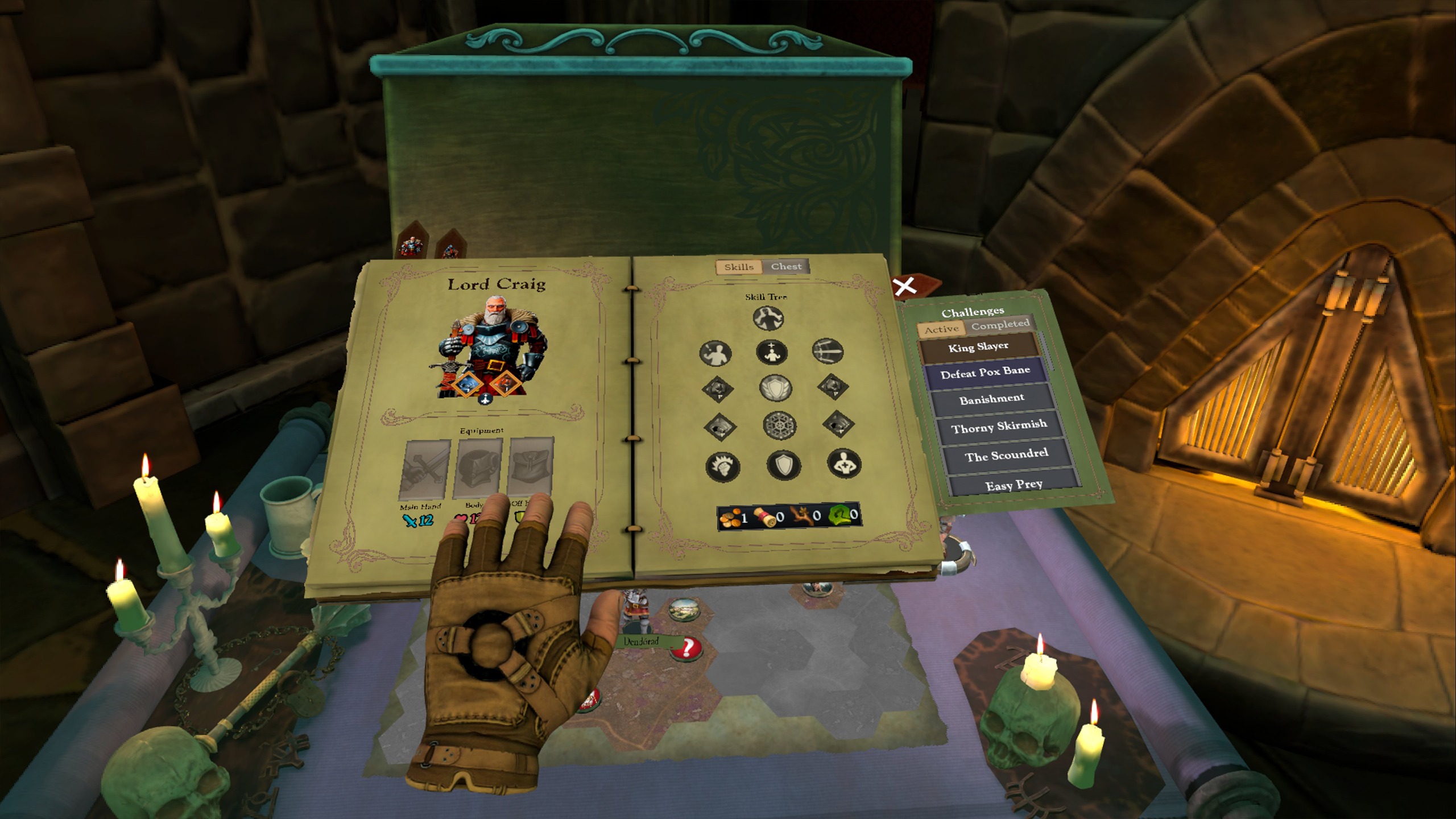
Task: Switch to the Lord Craig bookmark tab
Action: 411,245
